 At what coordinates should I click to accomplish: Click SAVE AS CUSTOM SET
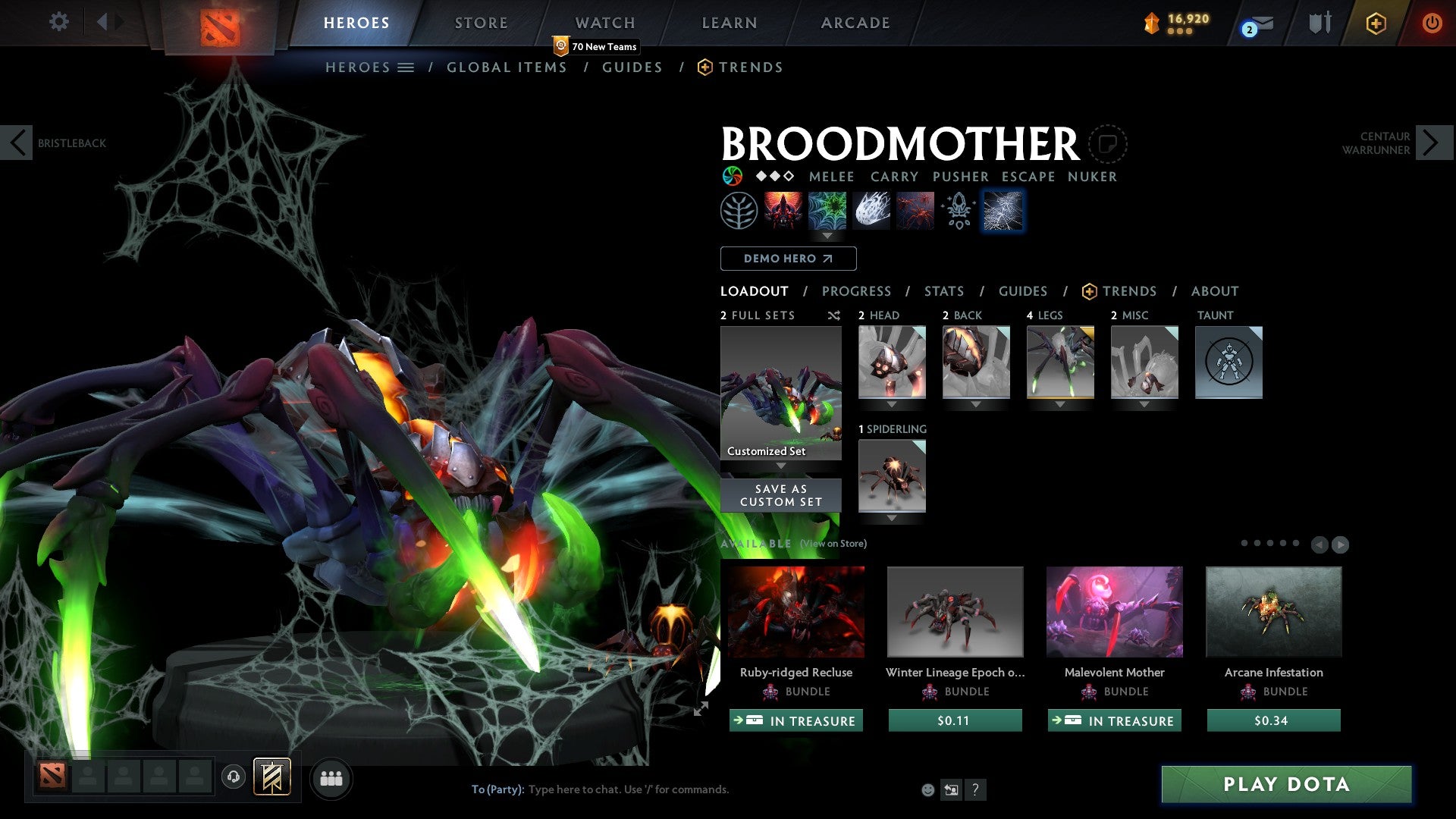[x=780, y=495]
